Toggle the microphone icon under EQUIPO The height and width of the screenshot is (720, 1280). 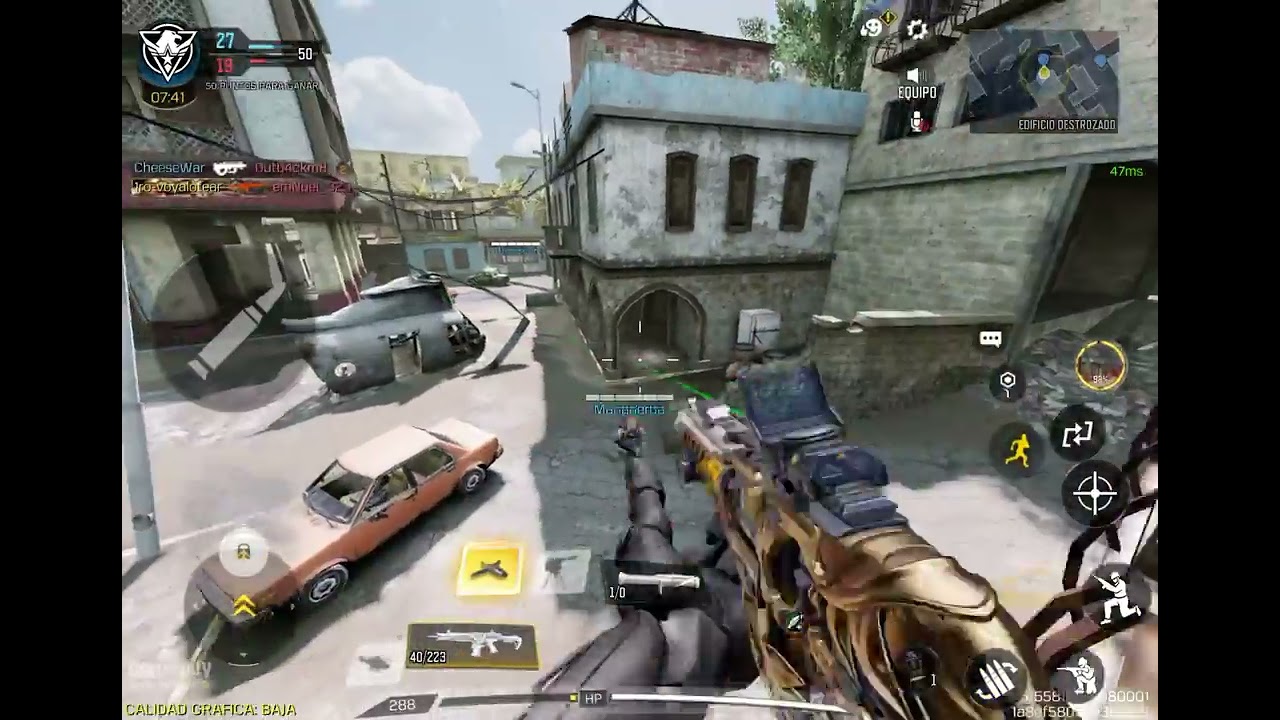(x=917, y=120)
